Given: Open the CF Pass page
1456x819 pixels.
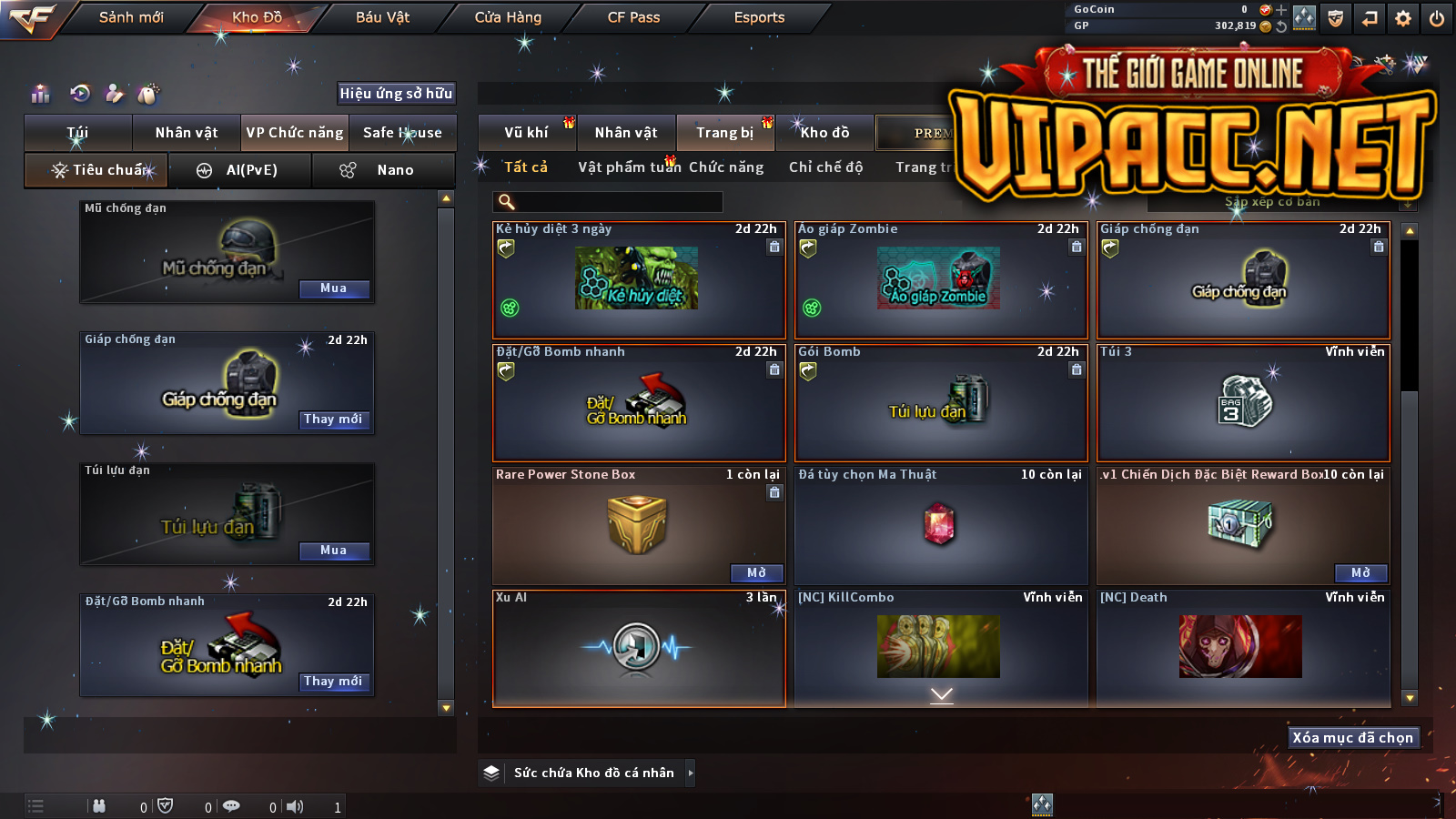Looking at the screenshot, I should point(633,17).
